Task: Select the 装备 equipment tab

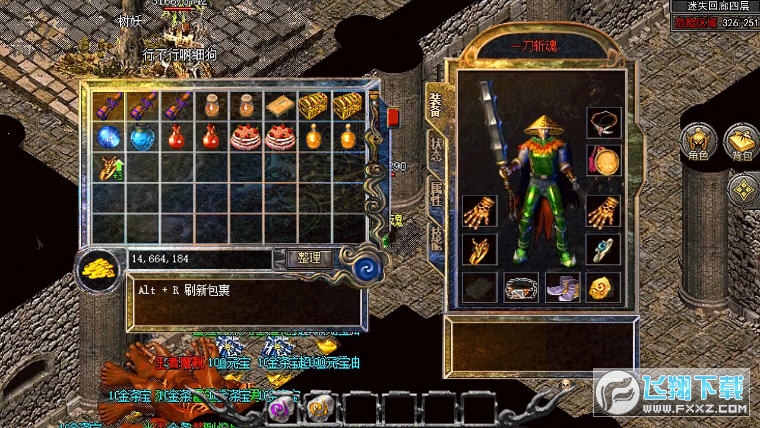Action: [x=436, y=102]
